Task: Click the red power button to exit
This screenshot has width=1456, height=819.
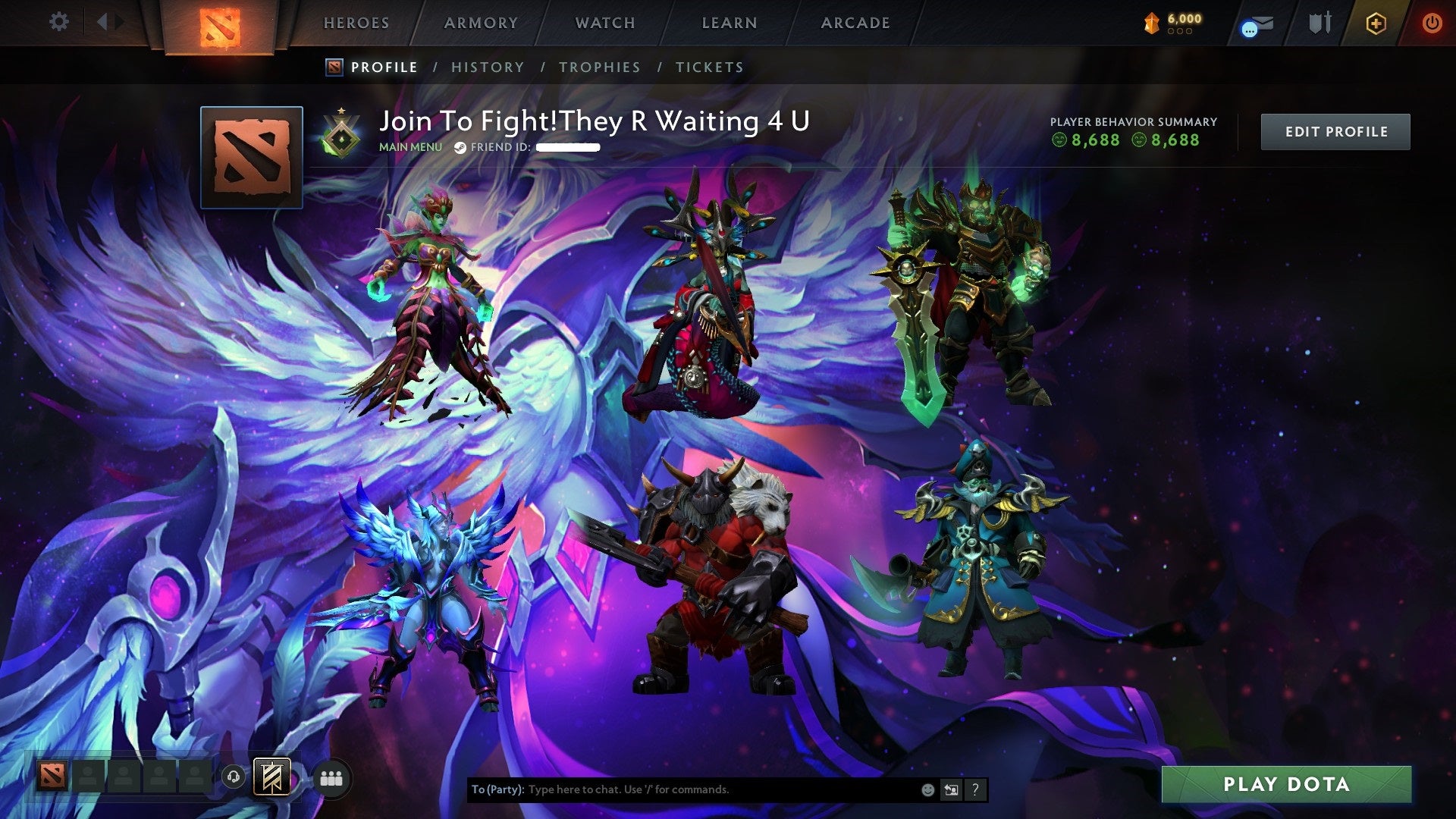Action: click(x=1432, y=24)
